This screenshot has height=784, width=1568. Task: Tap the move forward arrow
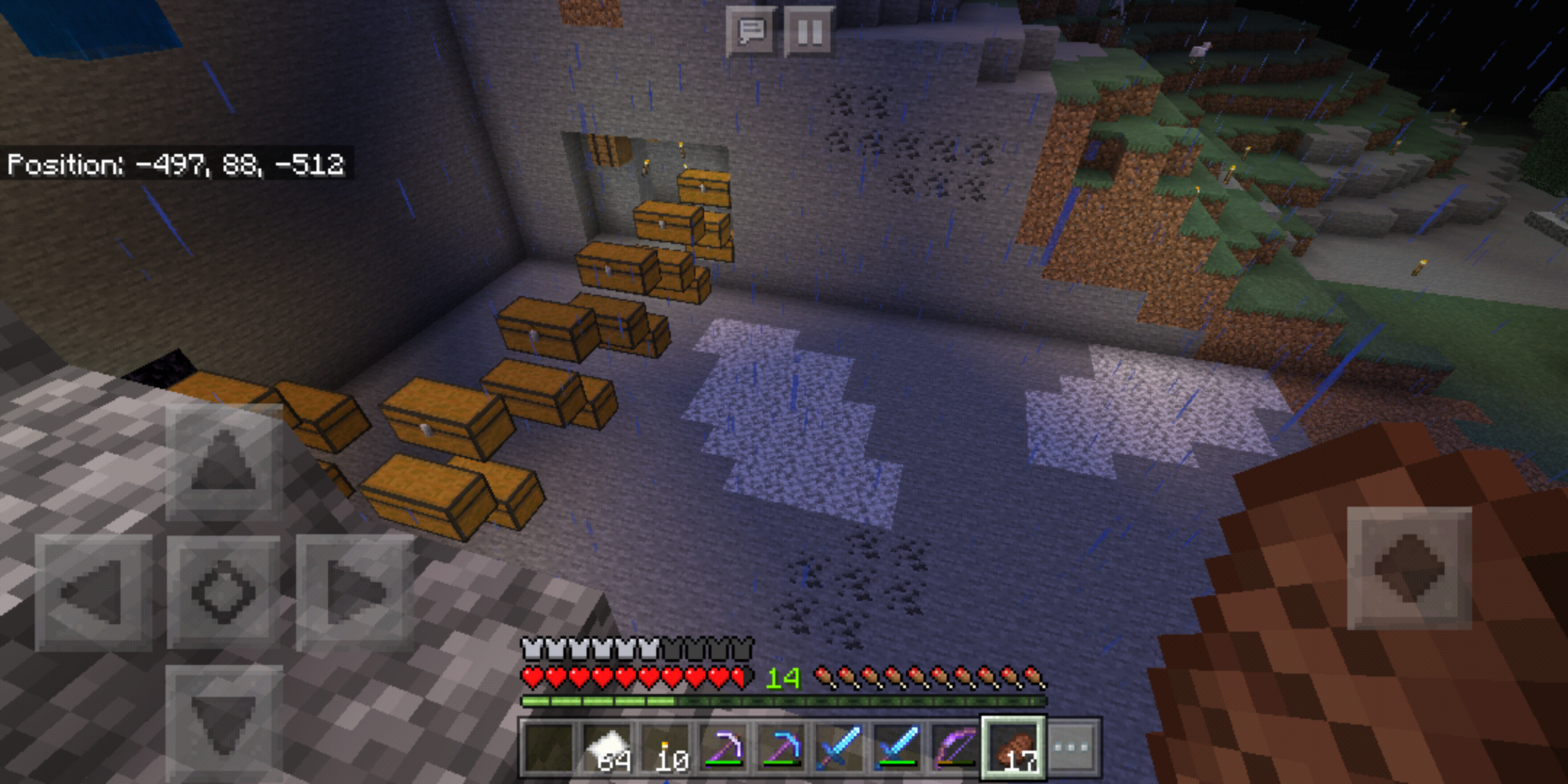pos(224,462)
